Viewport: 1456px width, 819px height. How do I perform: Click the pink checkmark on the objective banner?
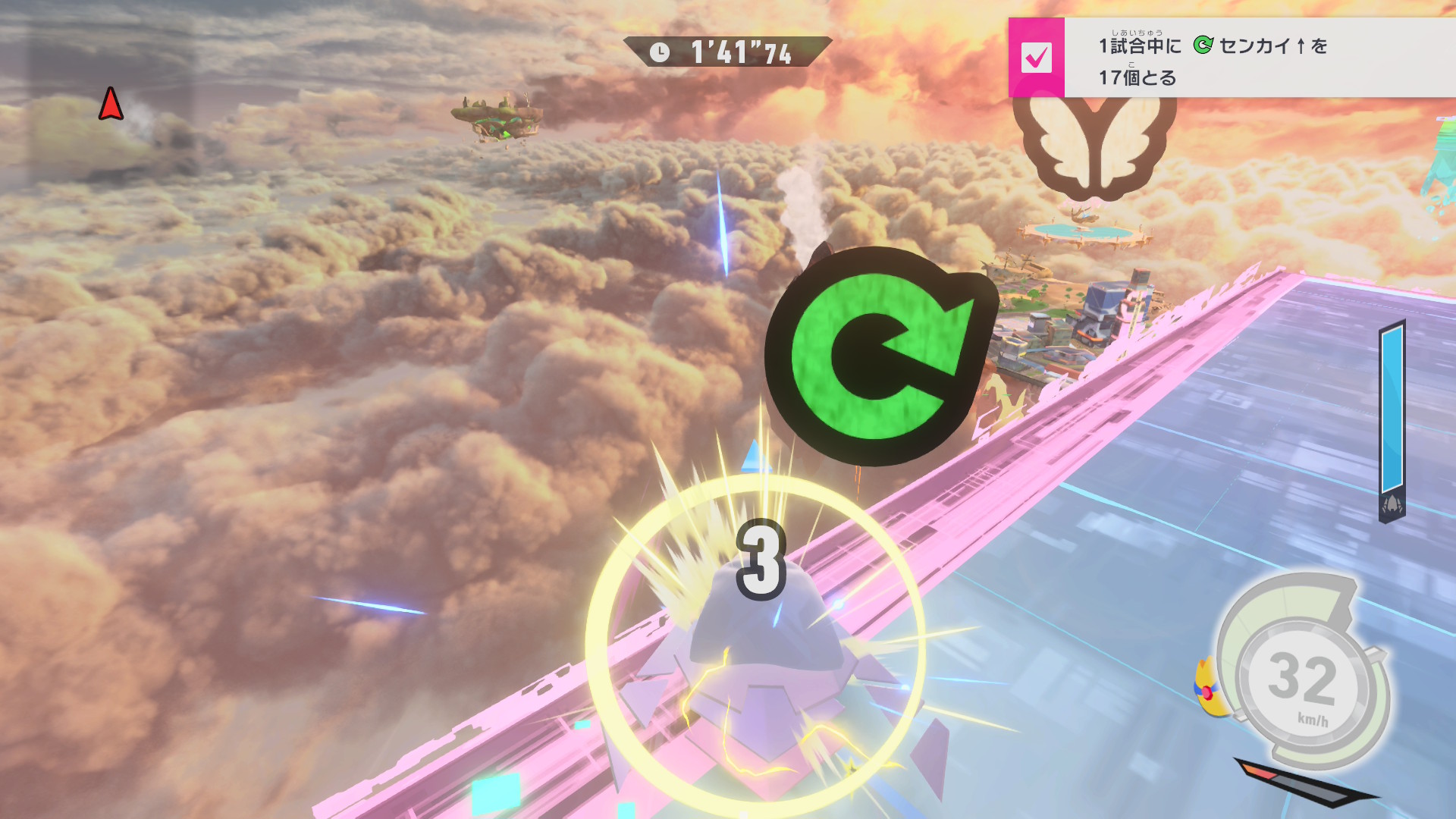click(1036, 58)
